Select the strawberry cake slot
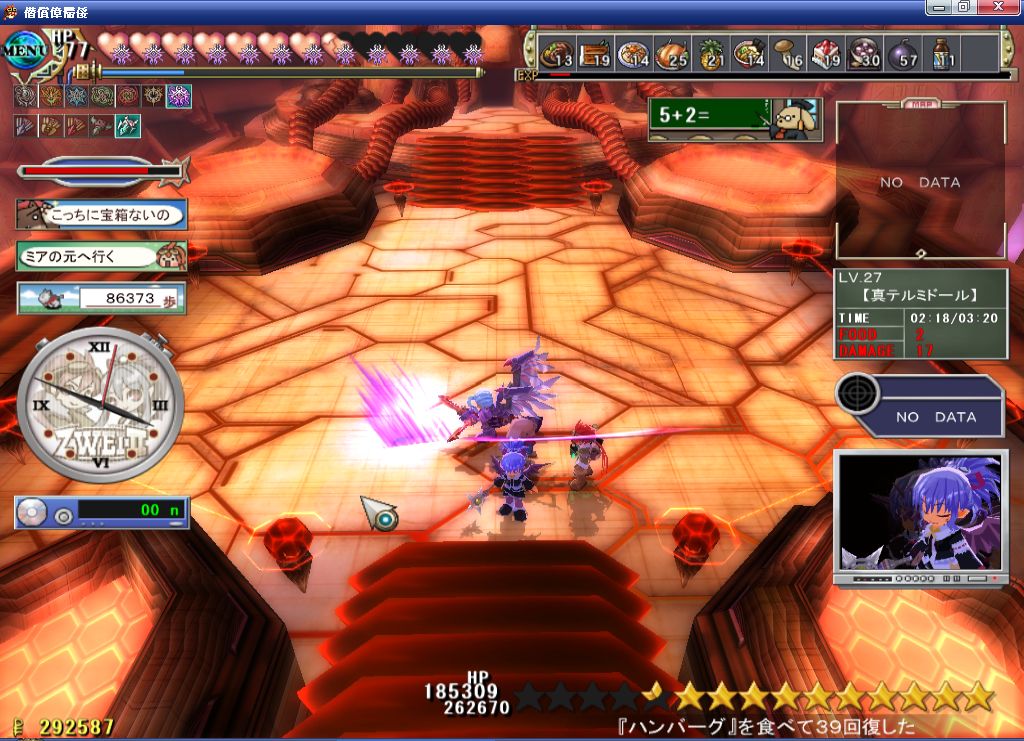1024x741 pixels. 827,53
